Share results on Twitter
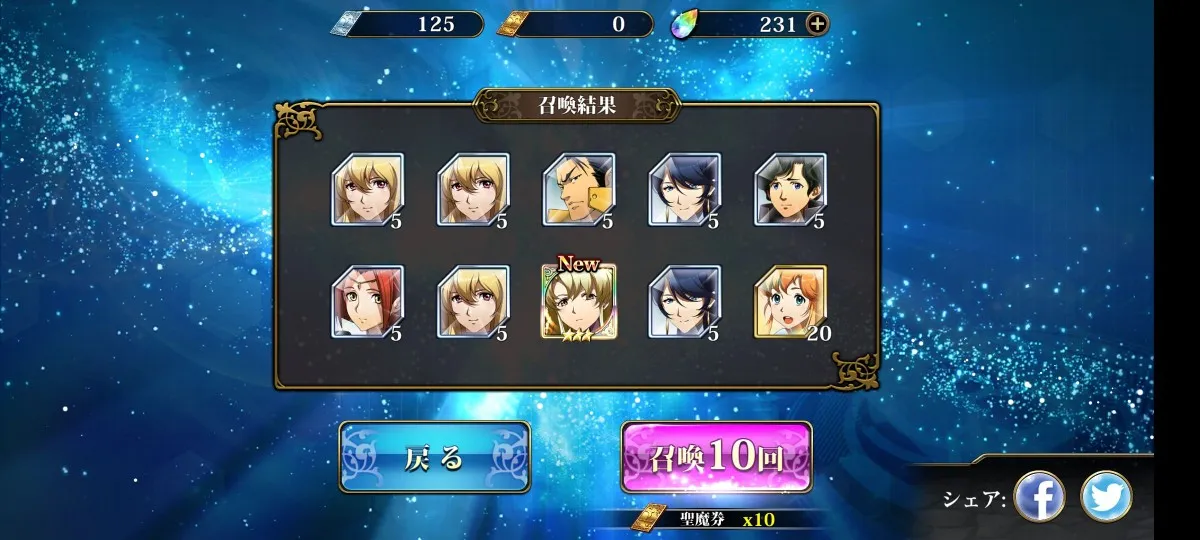Viewport: 1200px width, 540px height. [x=1106, y=496]
